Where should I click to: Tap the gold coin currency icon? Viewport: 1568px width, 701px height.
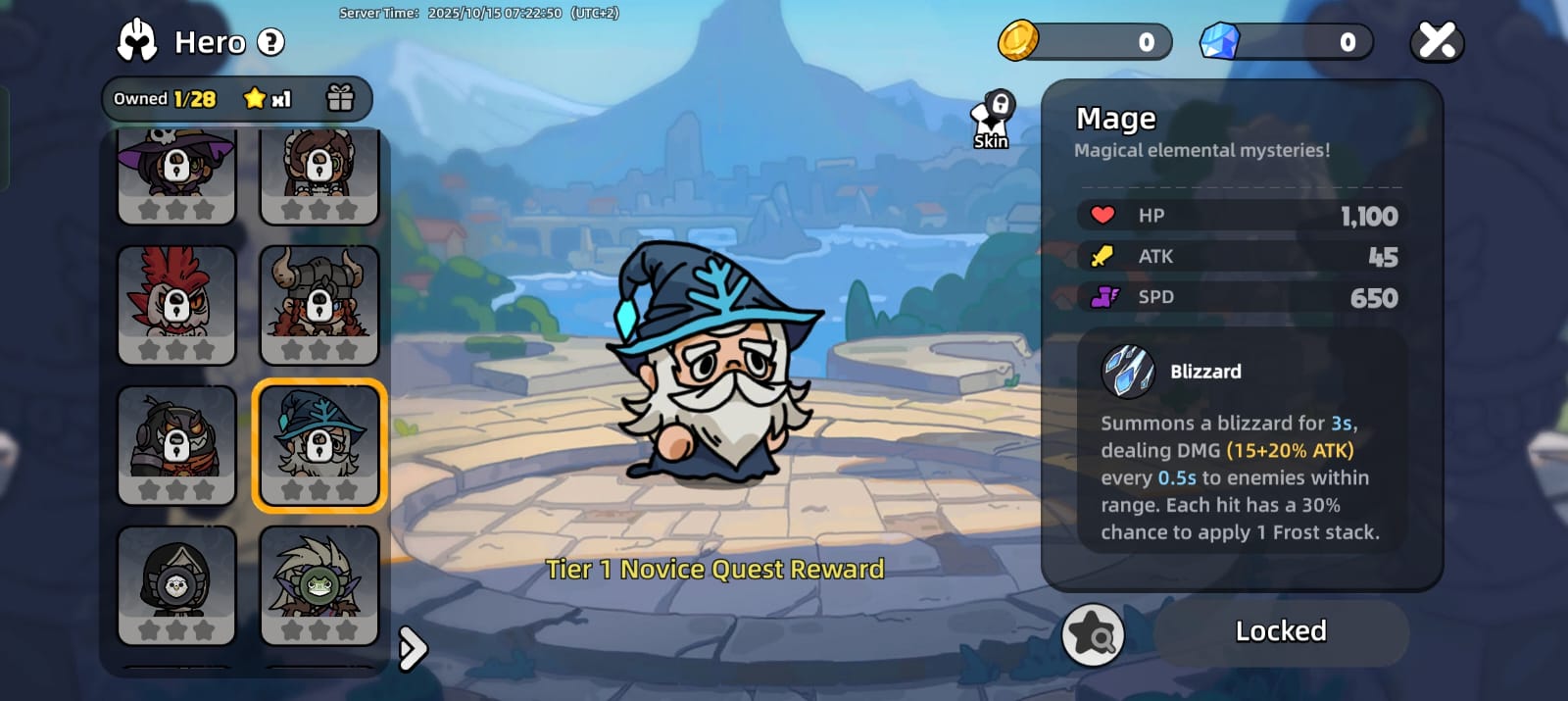pyautogui.click(x=1018, y=41)
